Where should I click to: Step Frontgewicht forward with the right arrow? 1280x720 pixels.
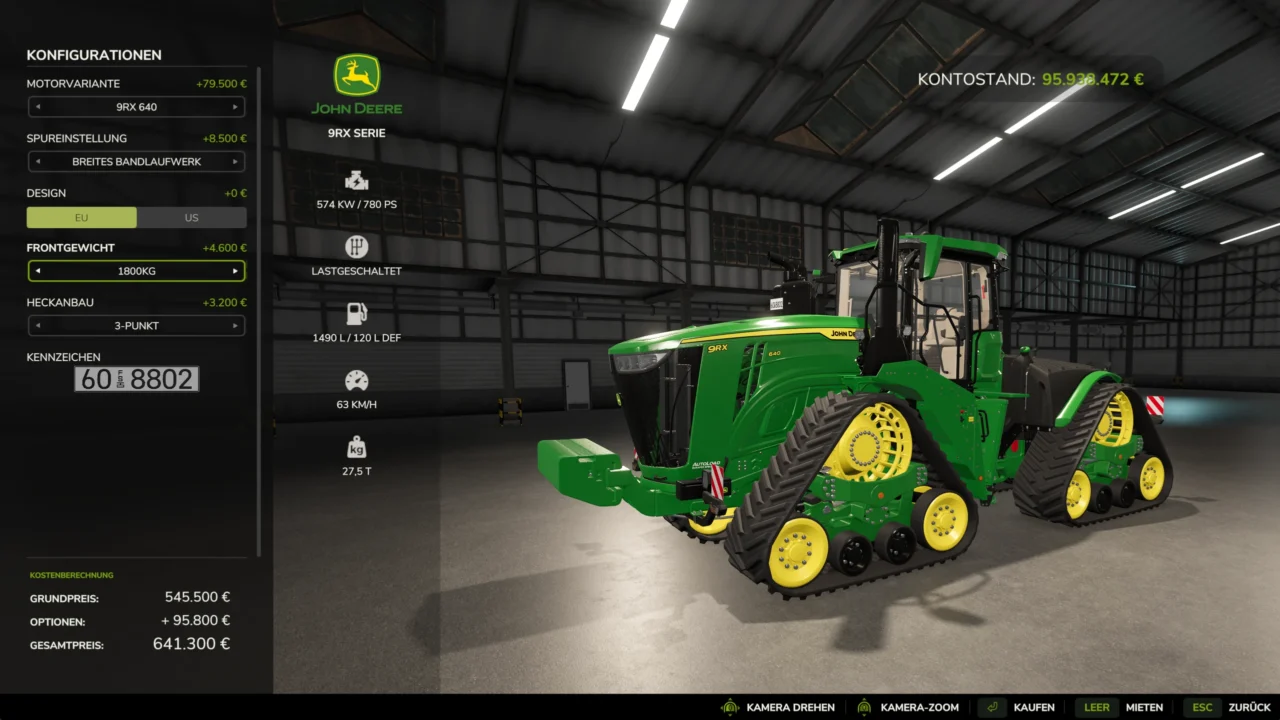(236, 270)
